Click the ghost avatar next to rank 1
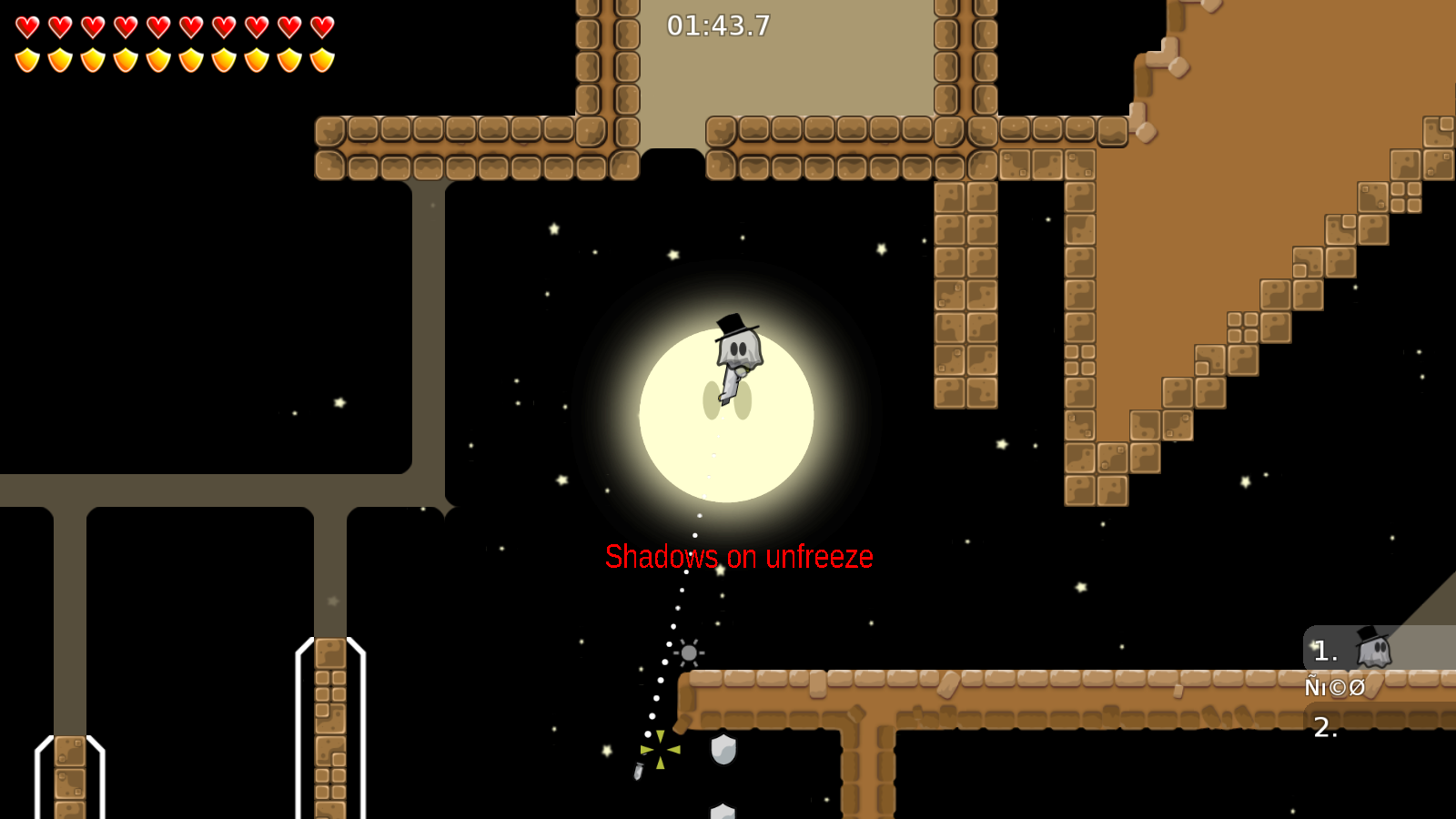 tap(1372, 650)
